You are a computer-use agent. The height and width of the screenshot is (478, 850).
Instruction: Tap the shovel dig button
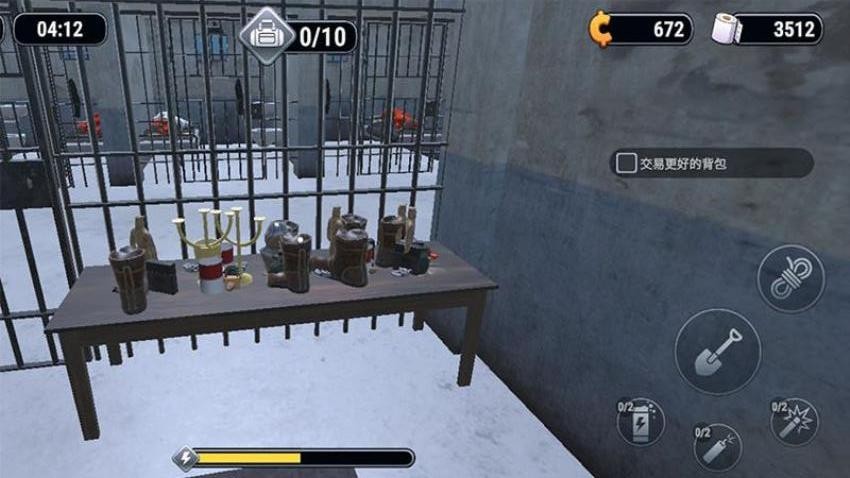click(x=717, y=351)
